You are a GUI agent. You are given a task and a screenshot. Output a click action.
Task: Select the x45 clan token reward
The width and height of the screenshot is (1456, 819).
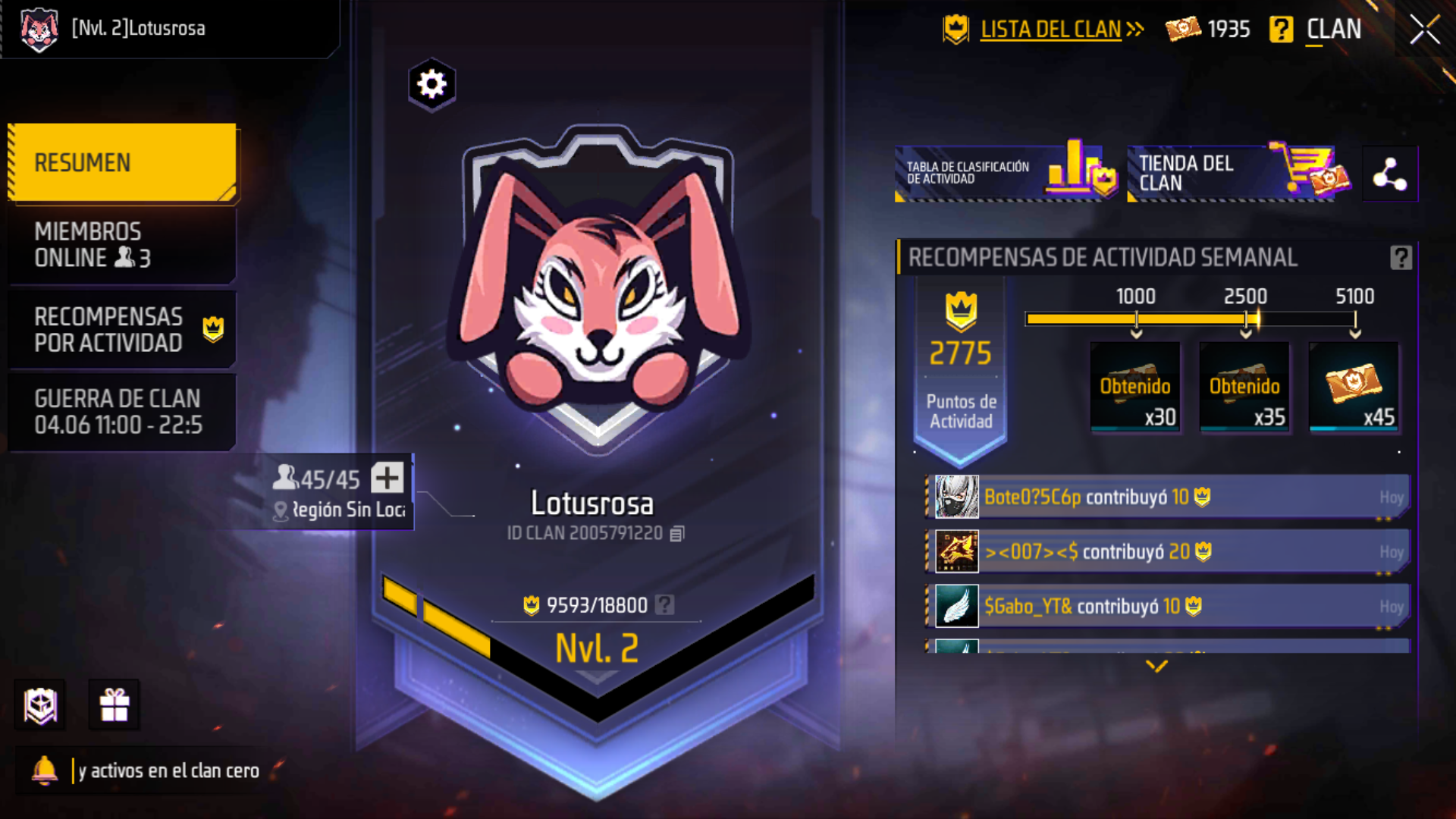pos(1354,387)
